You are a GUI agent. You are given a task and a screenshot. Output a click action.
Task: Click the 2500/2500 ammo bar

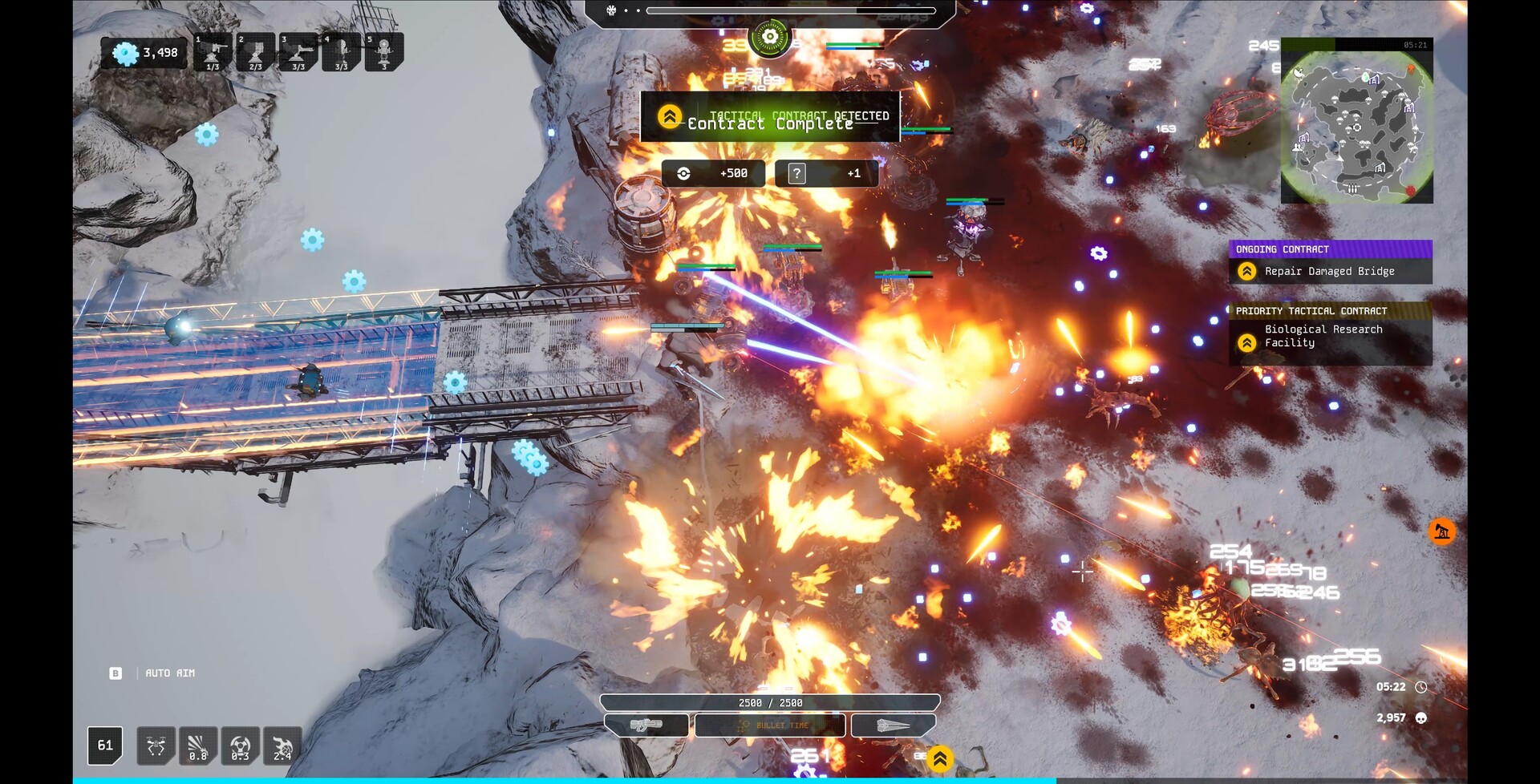769,701
